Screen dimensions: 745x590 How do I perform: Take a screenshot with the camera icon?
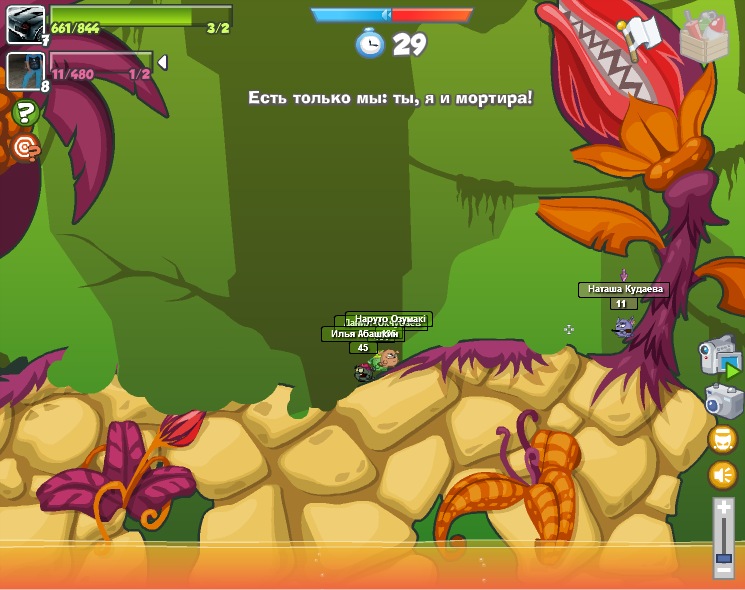click(x=723, y=401)
